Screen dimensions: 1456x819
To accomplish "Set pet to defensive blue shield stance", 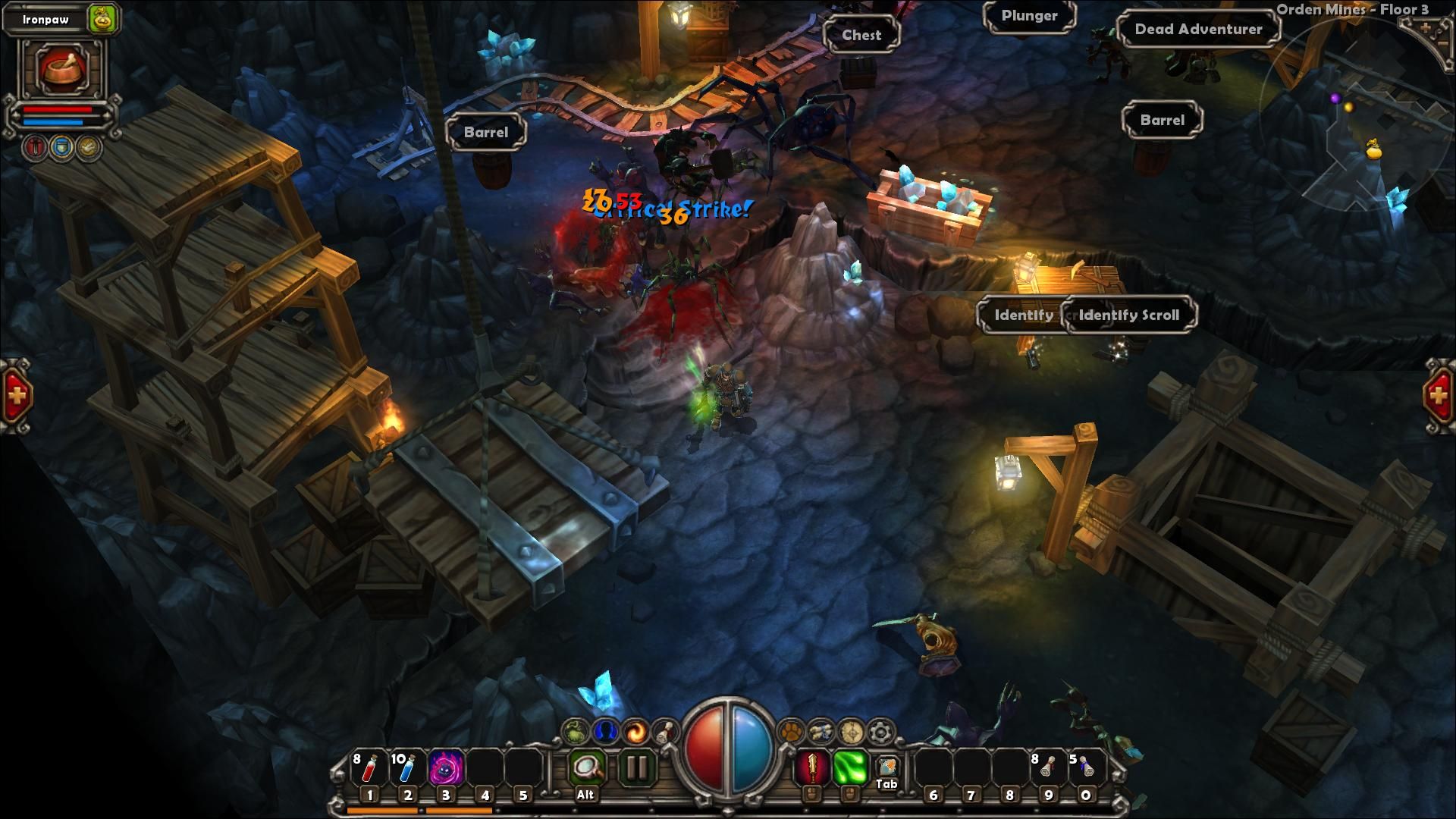I will coord(61,146).
